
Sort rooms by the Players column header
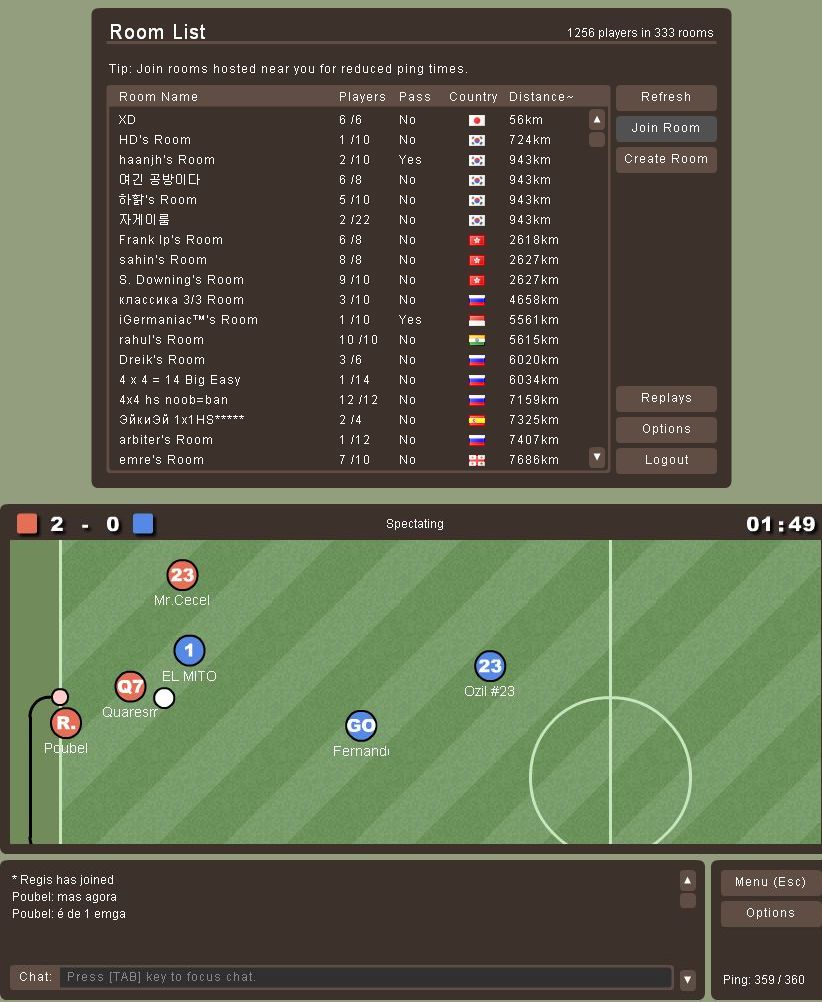[x=362, y=97]
